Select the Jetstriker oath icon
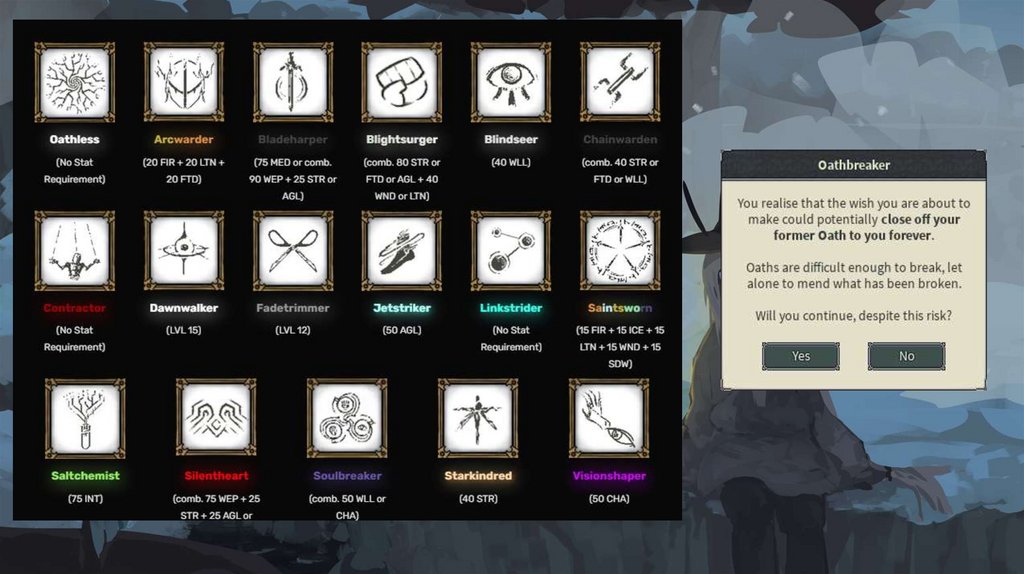 pos(402,250)
